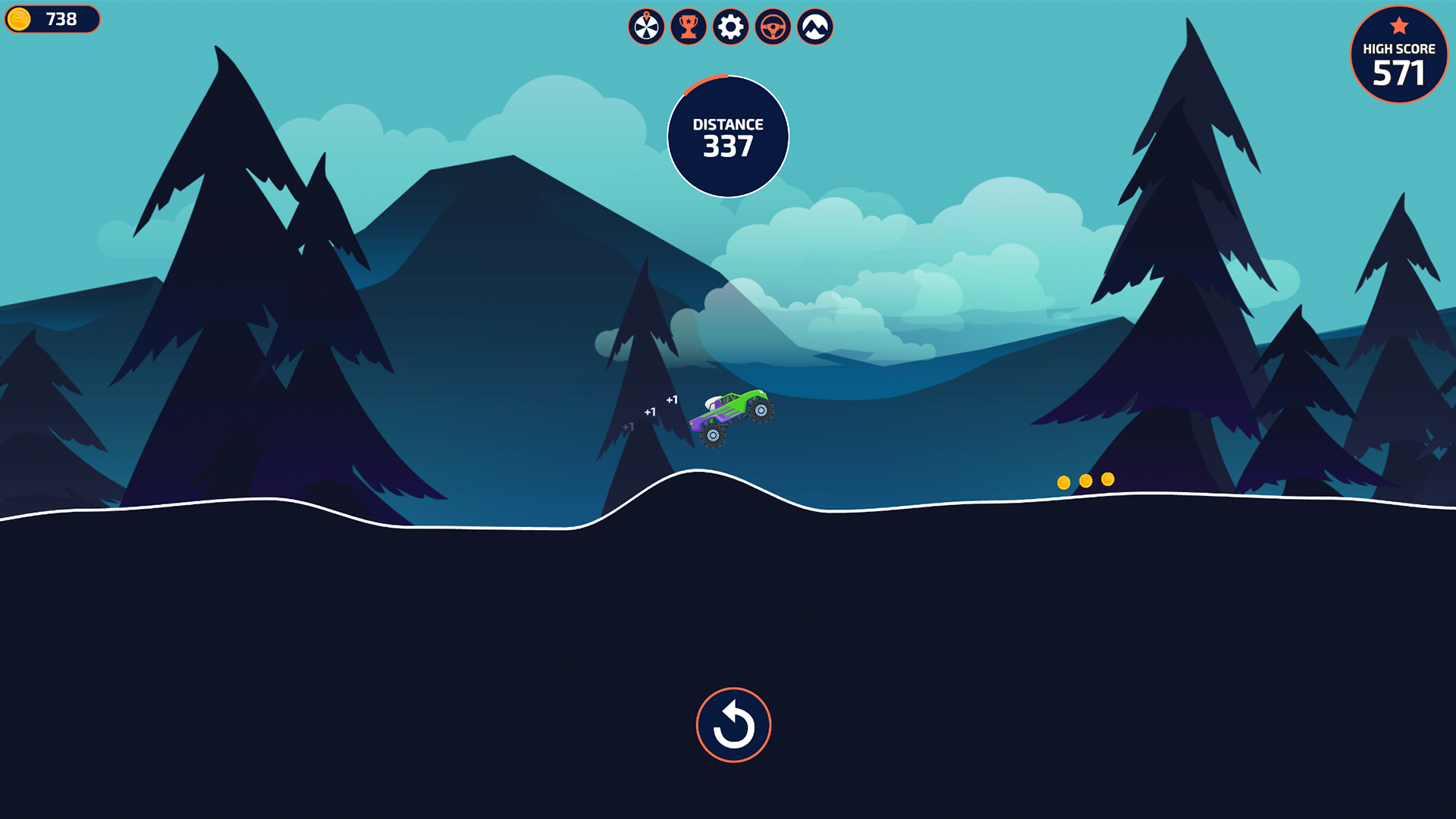Screen dimensions: 1456x819
Task: Click the leftmost coin on the track
Action: coord(1064,479)
